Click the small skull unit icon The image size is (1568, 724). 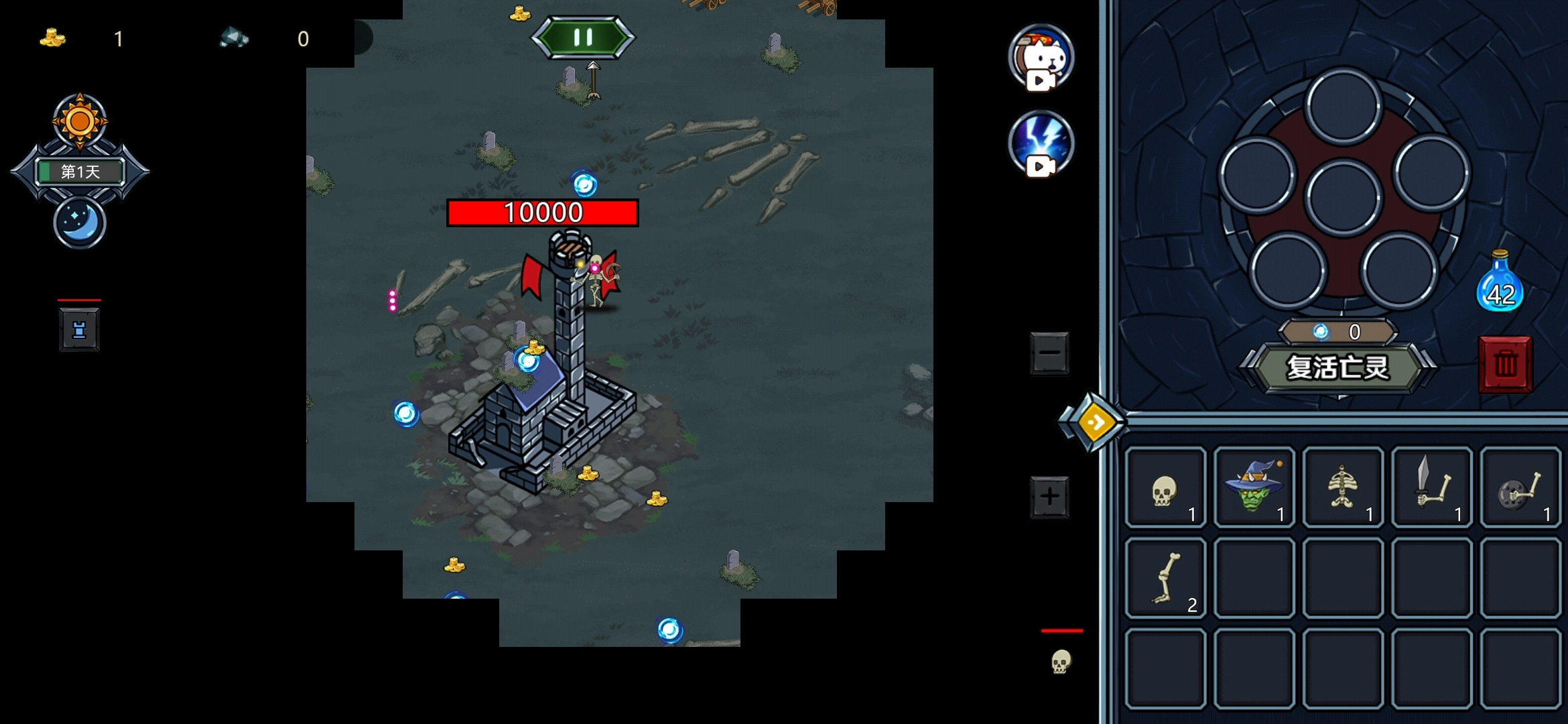coord(1060,661)
